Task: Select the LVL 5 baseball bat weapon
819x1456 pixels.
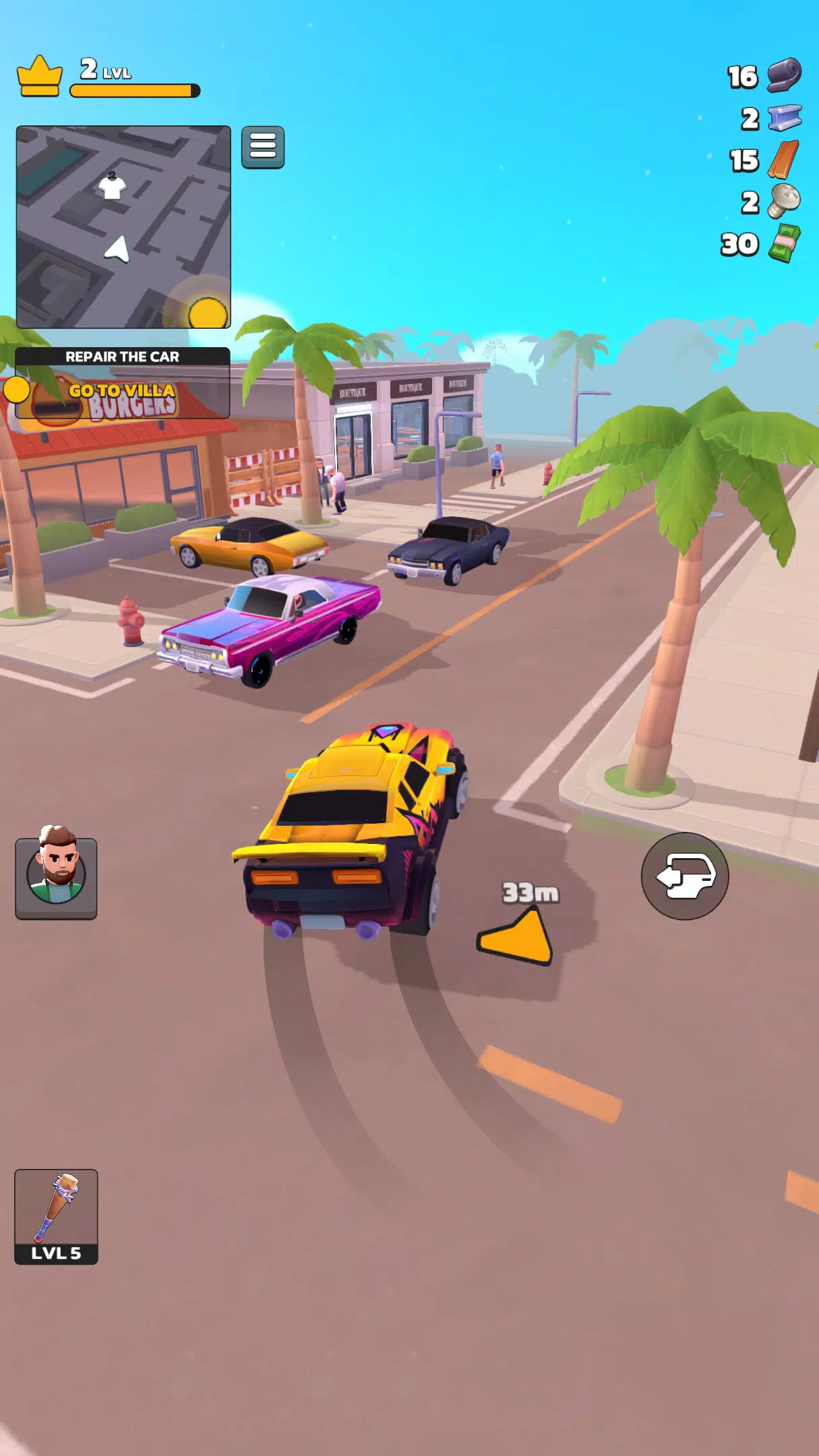Action: (57, 1215)
